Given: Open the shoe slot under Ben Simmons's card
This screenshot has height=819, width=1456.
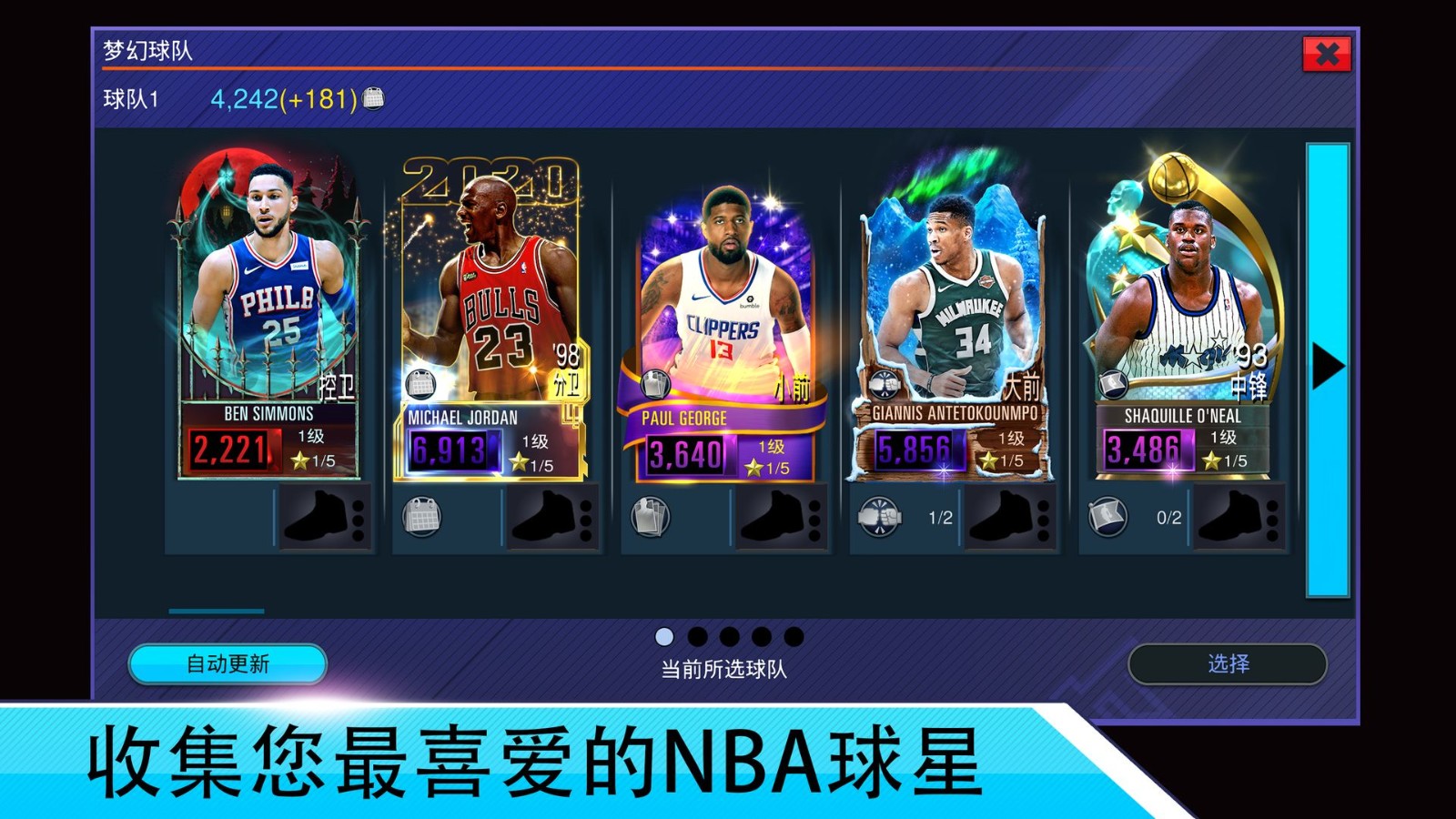Looking at the screenshot, I should [320, 515].
